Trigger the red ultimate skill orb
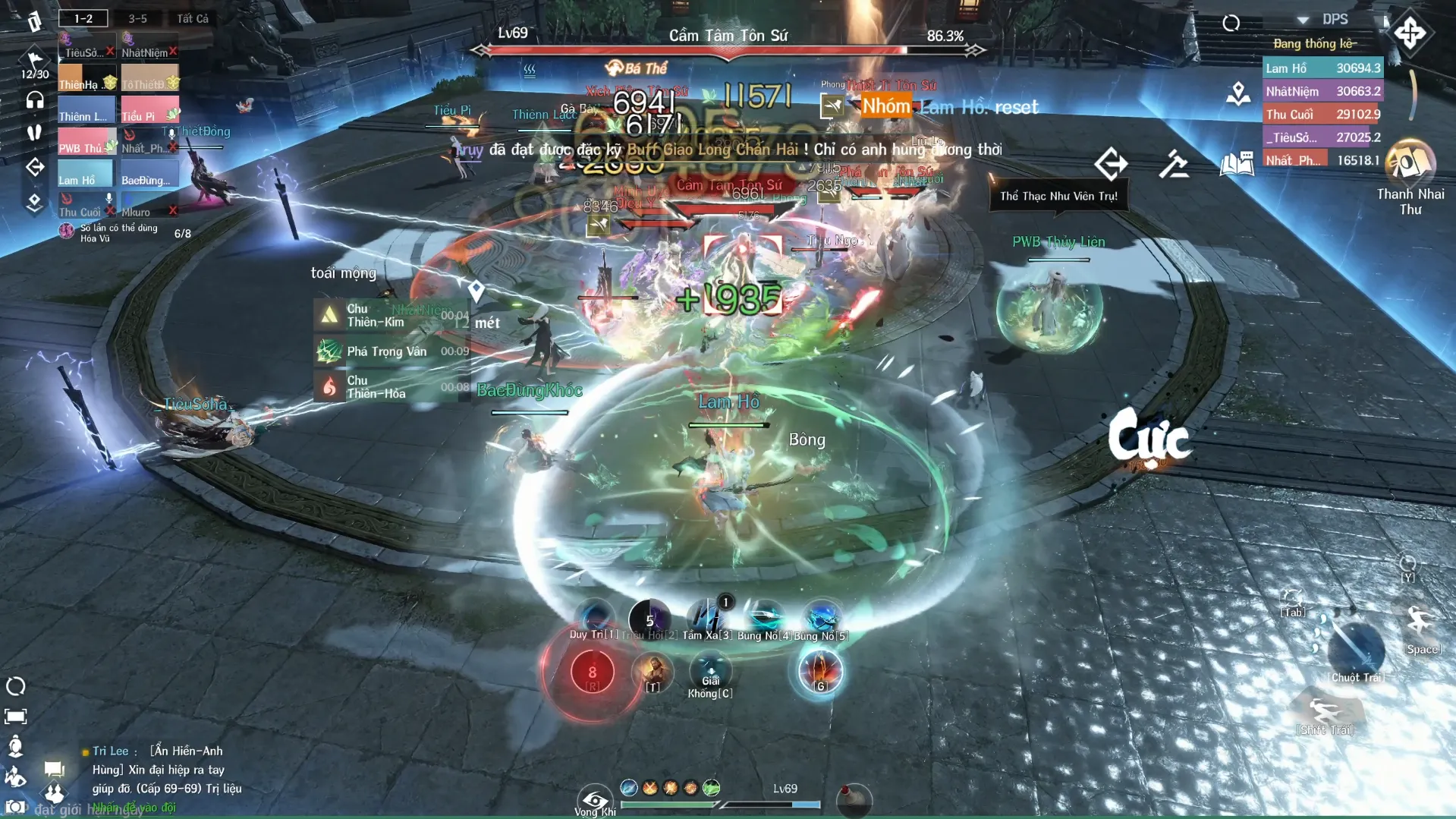 [x=592, y=673]
